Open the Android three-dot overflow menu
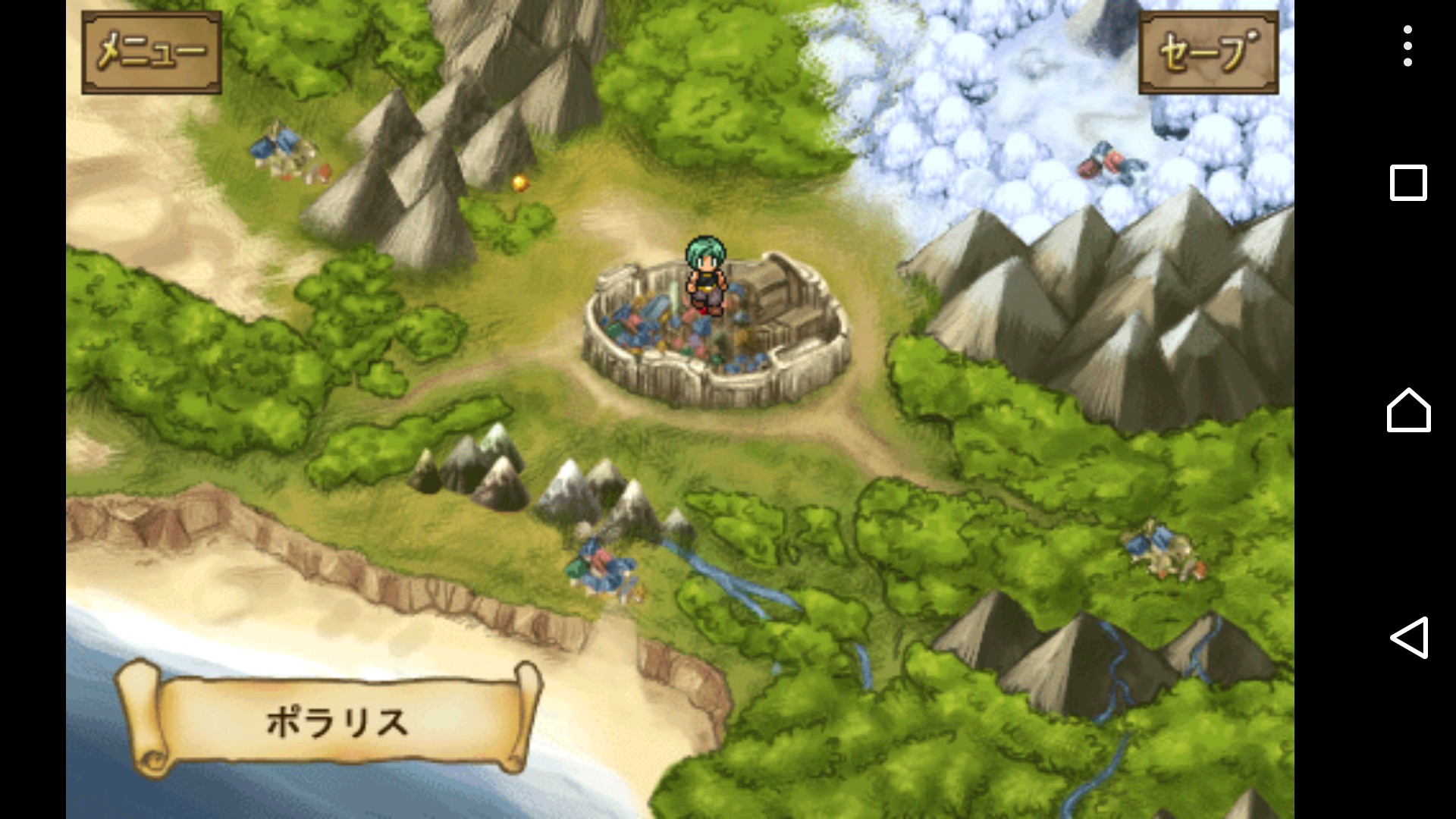The width and height of the screenshot is (1456, 819). click(x=1407, y=46)
